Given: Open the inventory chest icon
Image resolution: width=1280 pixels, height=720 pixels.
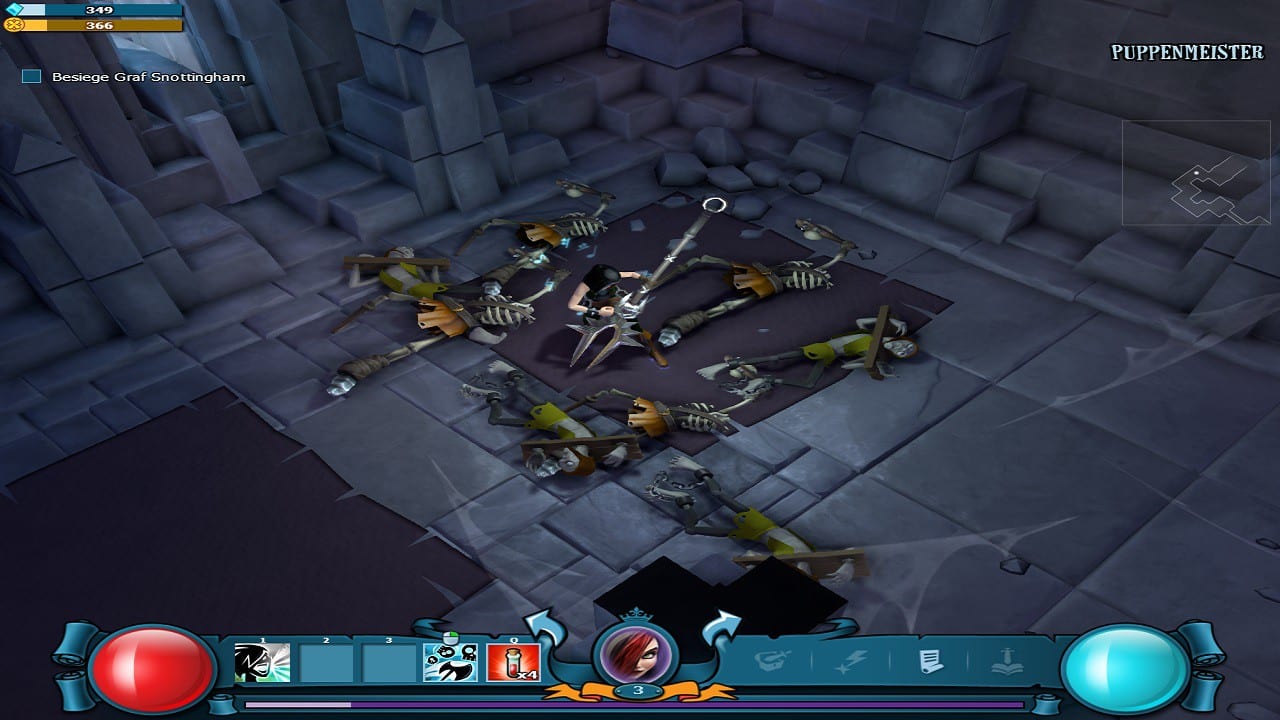Looking at the screenshot, I should point(770,661).
